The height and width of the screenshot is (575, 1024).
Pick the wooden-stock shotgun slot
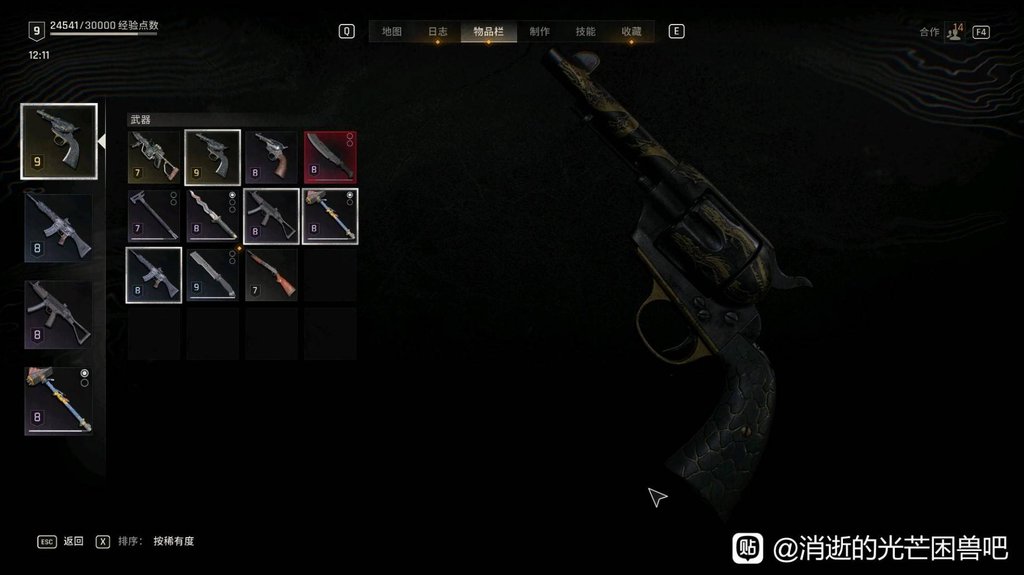tap(271, 275)
